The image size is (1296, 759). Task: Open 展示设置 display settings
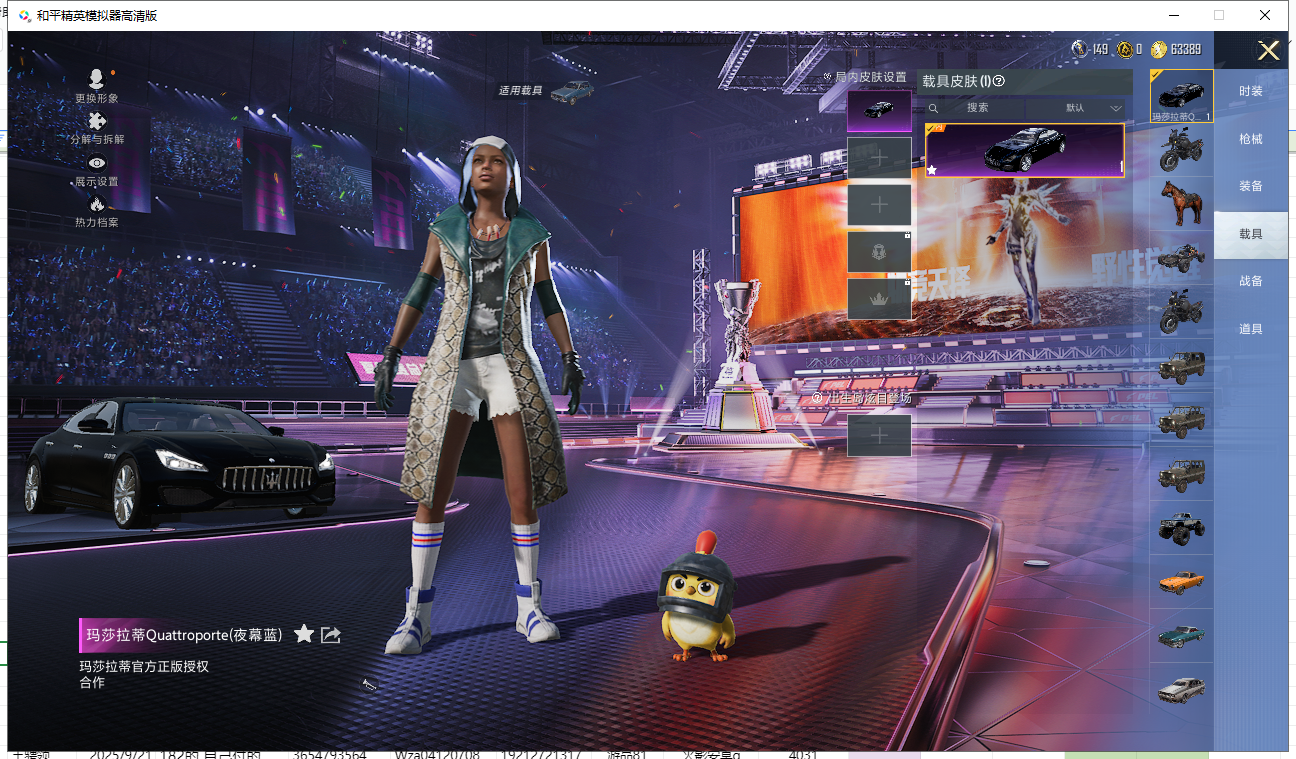pyautogui.click(x=96, y=170)
